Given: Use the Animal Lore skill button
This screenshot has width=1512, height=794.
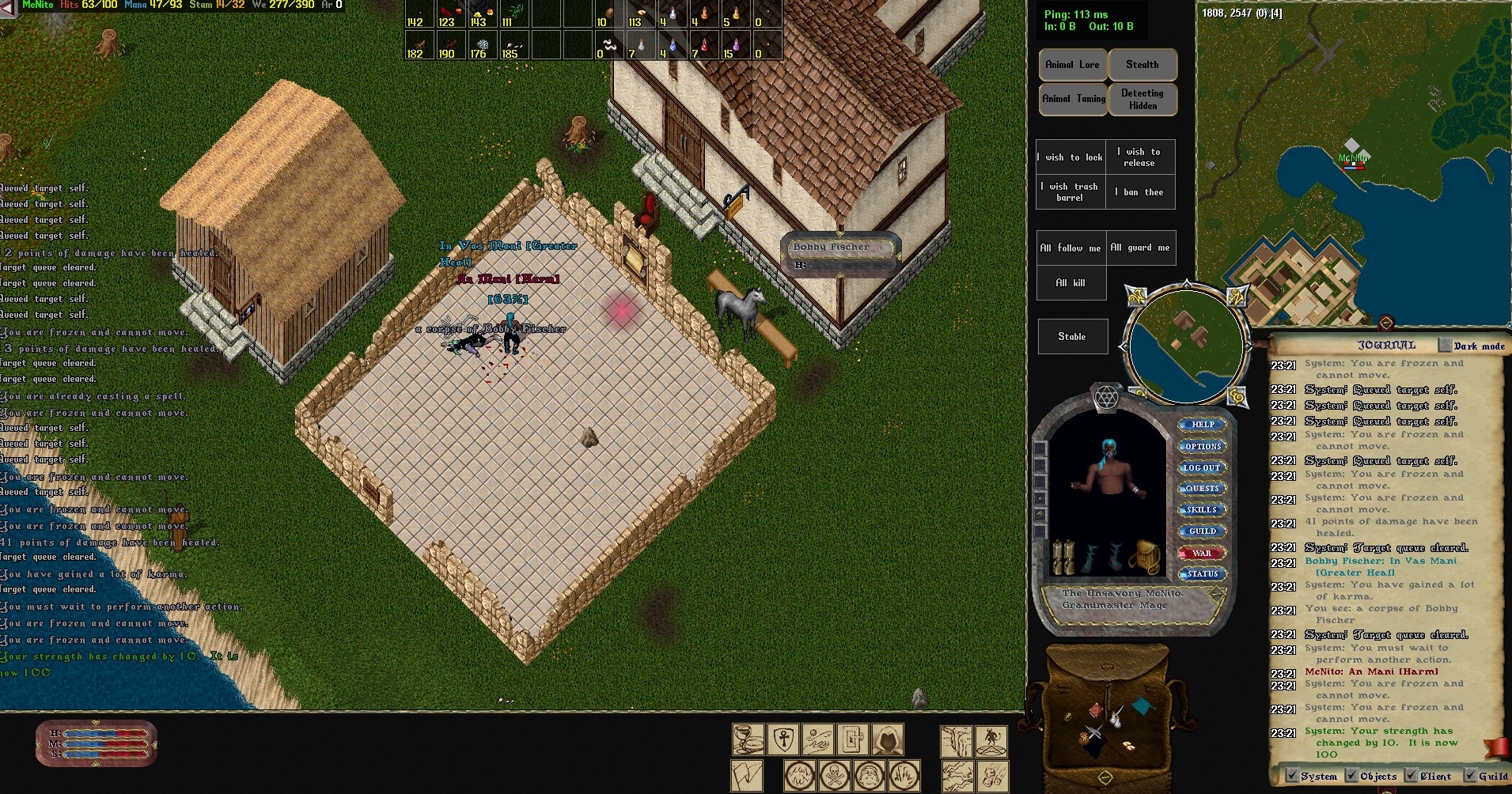Looking at the screenshot, I should coord(1072,65).
